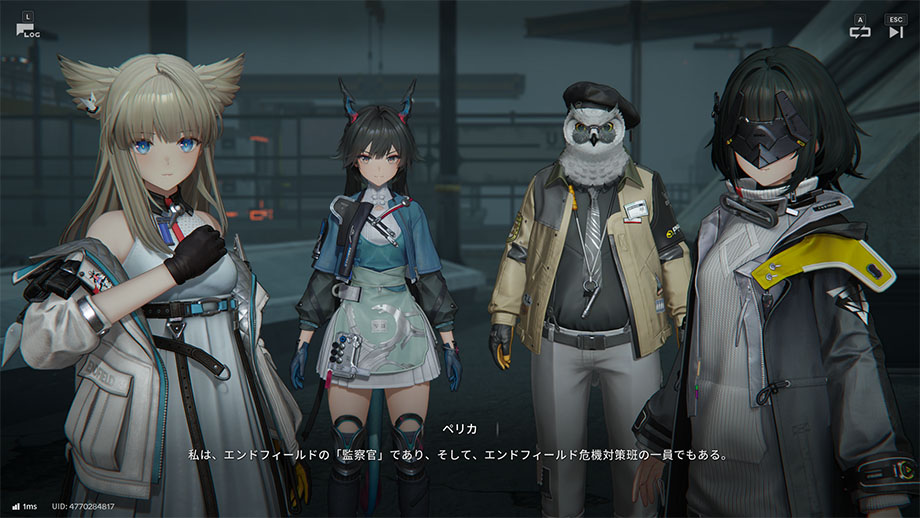Viewport: 920px width, 518px height.
Task: Skip the cutscene
Action: coord(895,31)
